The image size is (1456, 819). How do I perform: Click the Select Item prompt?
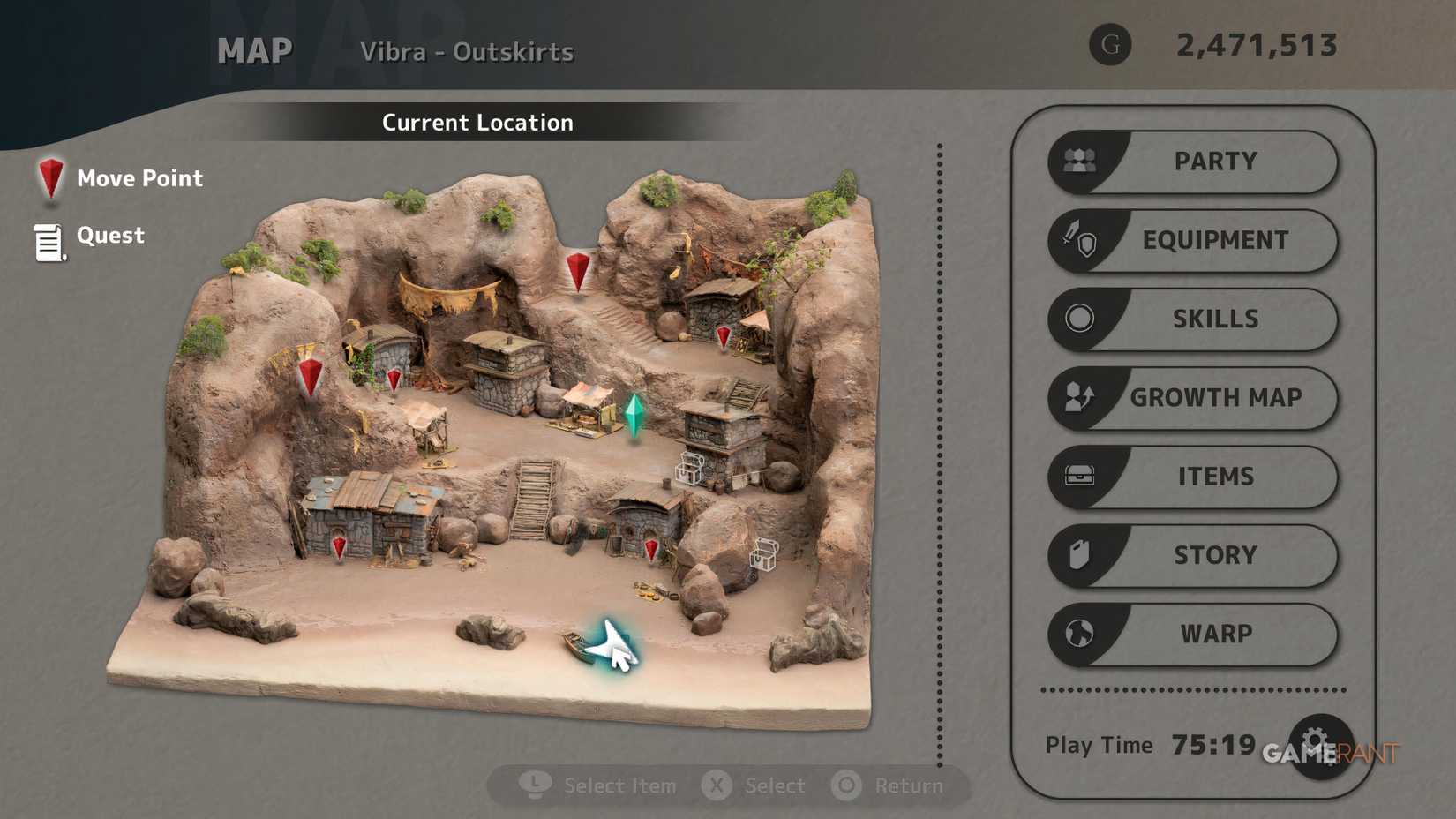coord(609,785)
